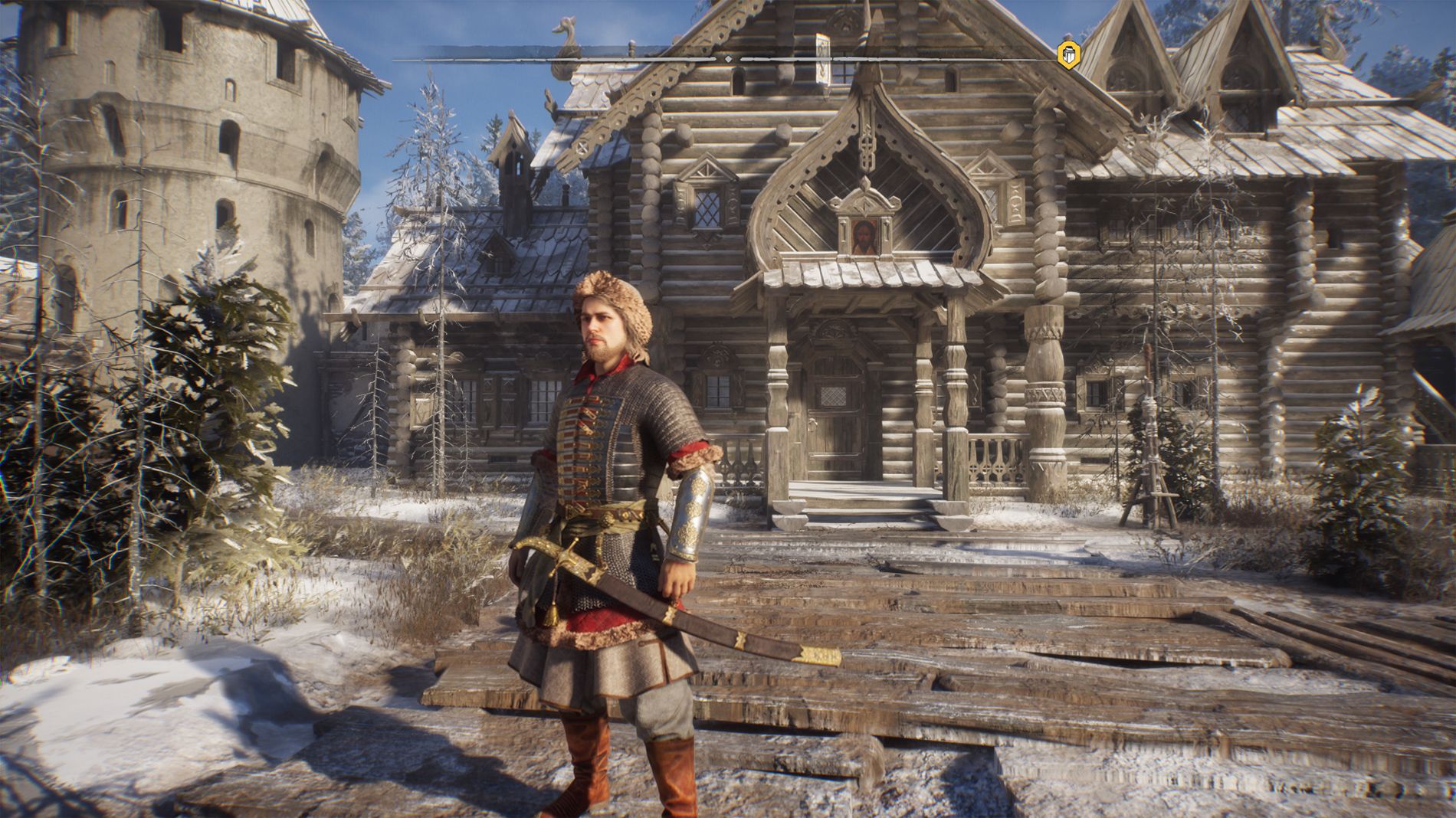Screen dimensions: 1456x818
Task: Click the compass center diamond
Action: [x=728, y=58]
